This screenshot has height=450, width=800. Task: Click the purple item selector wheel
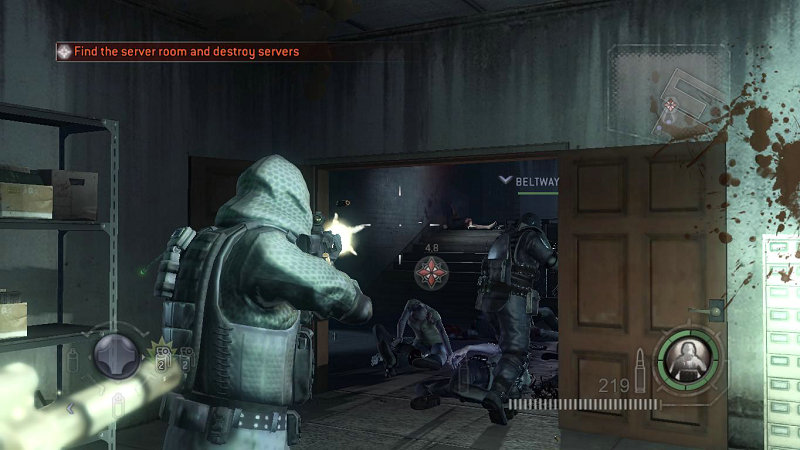117,357
